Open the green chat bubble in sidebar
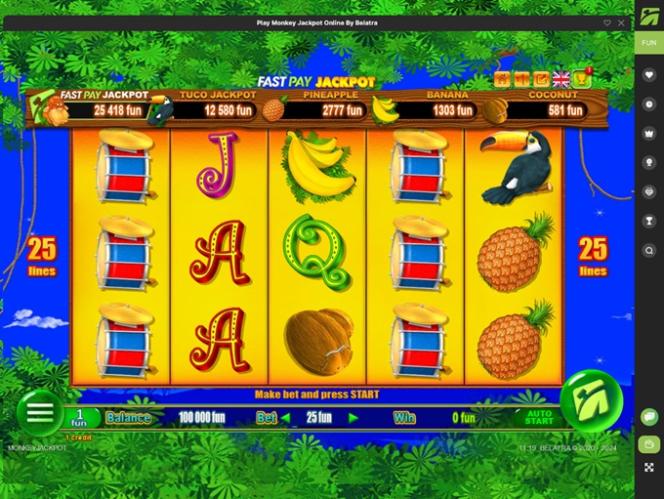This screenshot has width=664, height=499. [649, 416]
